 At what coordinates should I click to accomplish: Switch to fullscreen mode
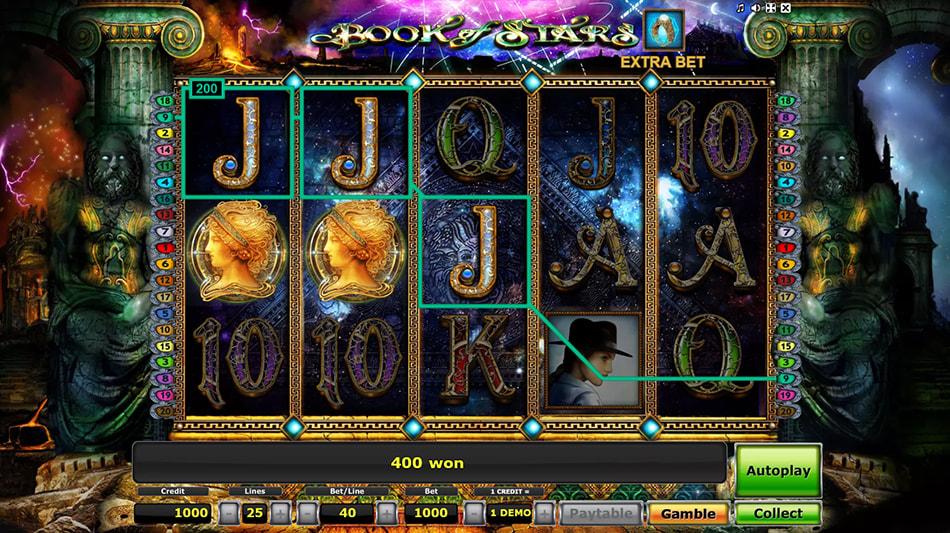(x=771, y=9)
